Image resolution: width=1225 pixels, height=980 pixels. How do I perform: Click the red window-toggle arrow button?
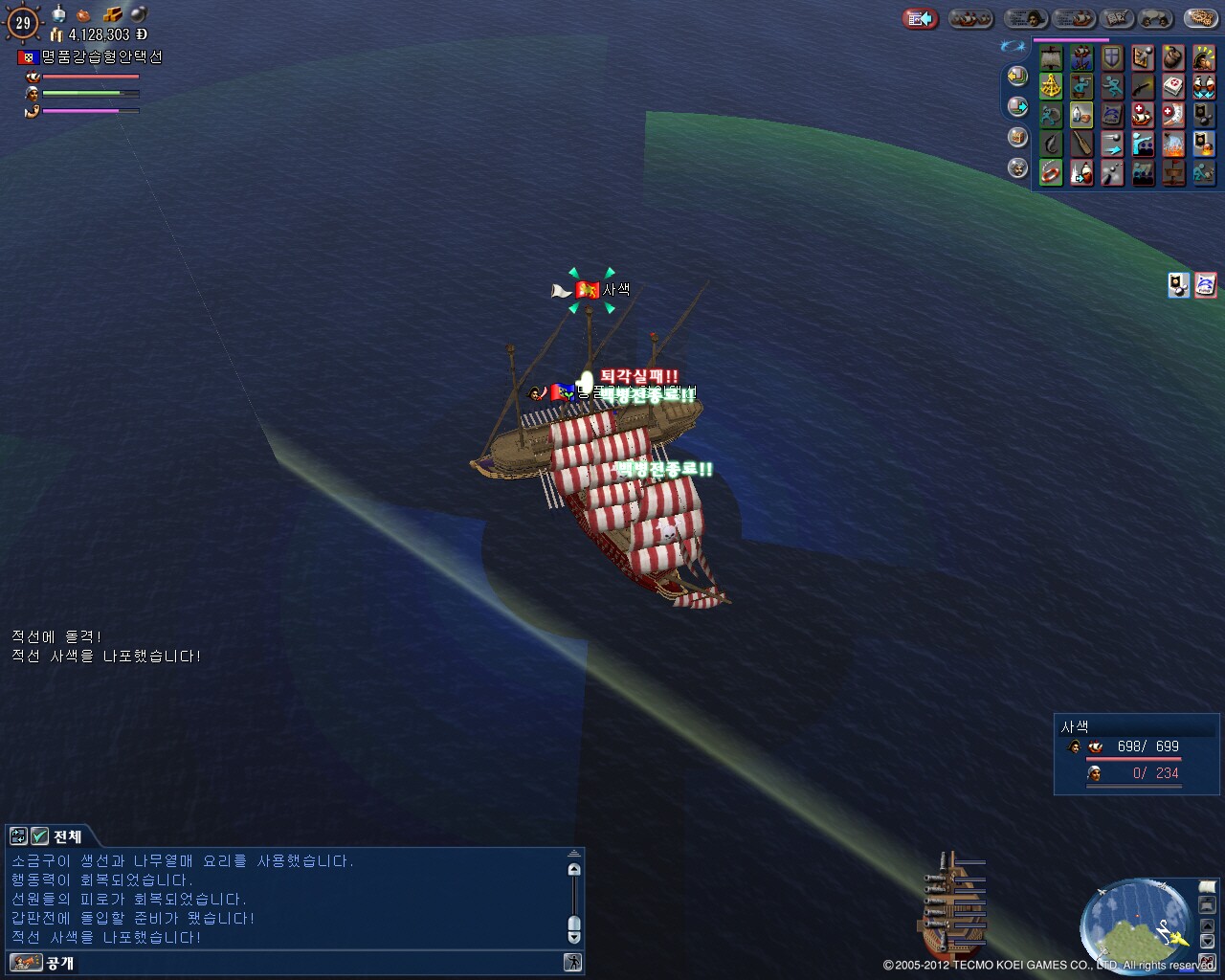coord(920,18)
